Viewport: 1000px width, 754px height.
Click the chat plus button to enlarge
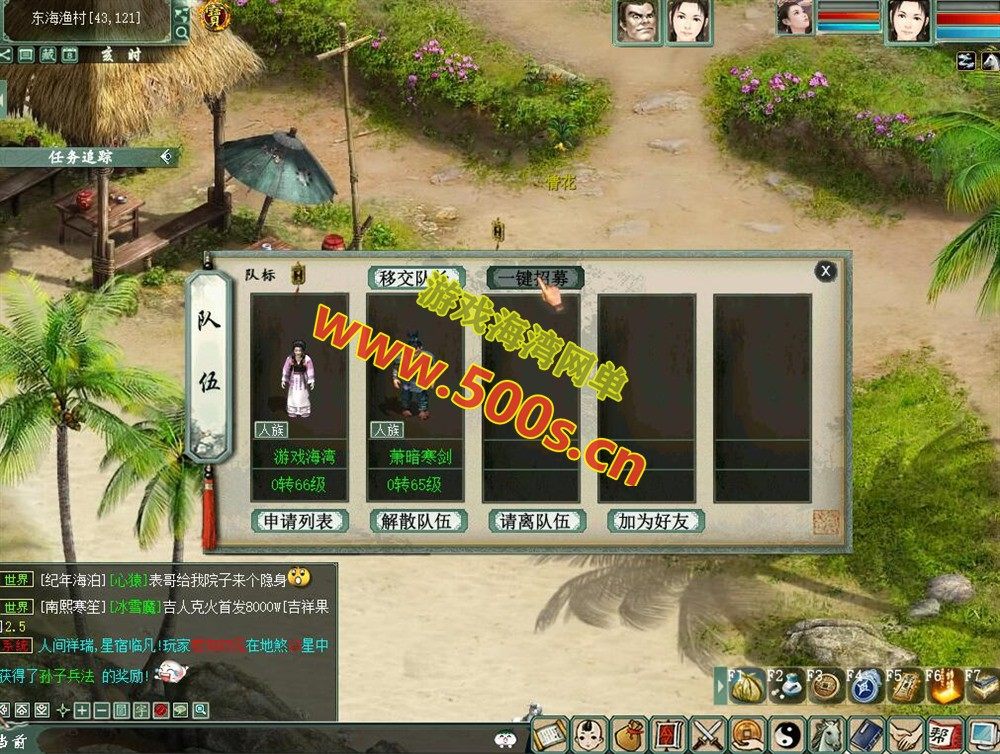[82, 710]
